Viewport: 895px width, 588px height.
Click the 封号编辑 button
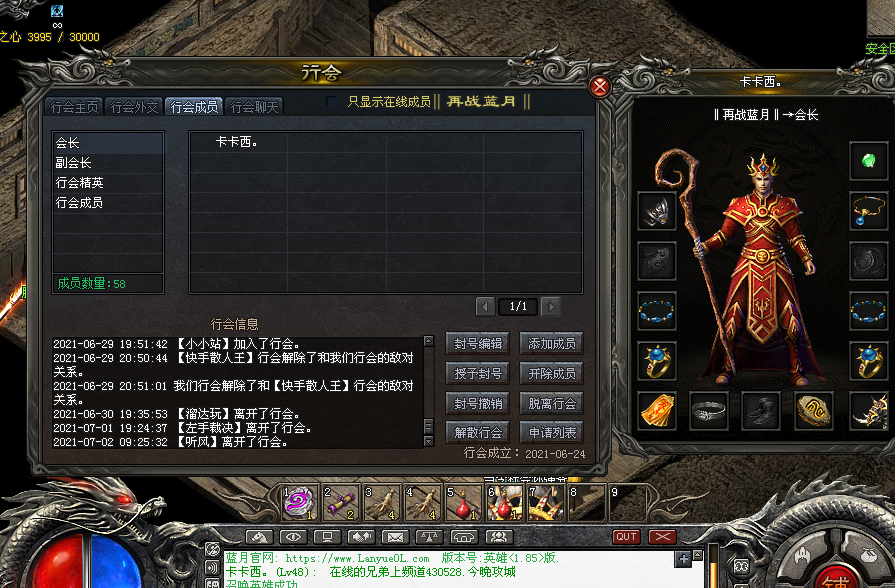coord(478,344)
